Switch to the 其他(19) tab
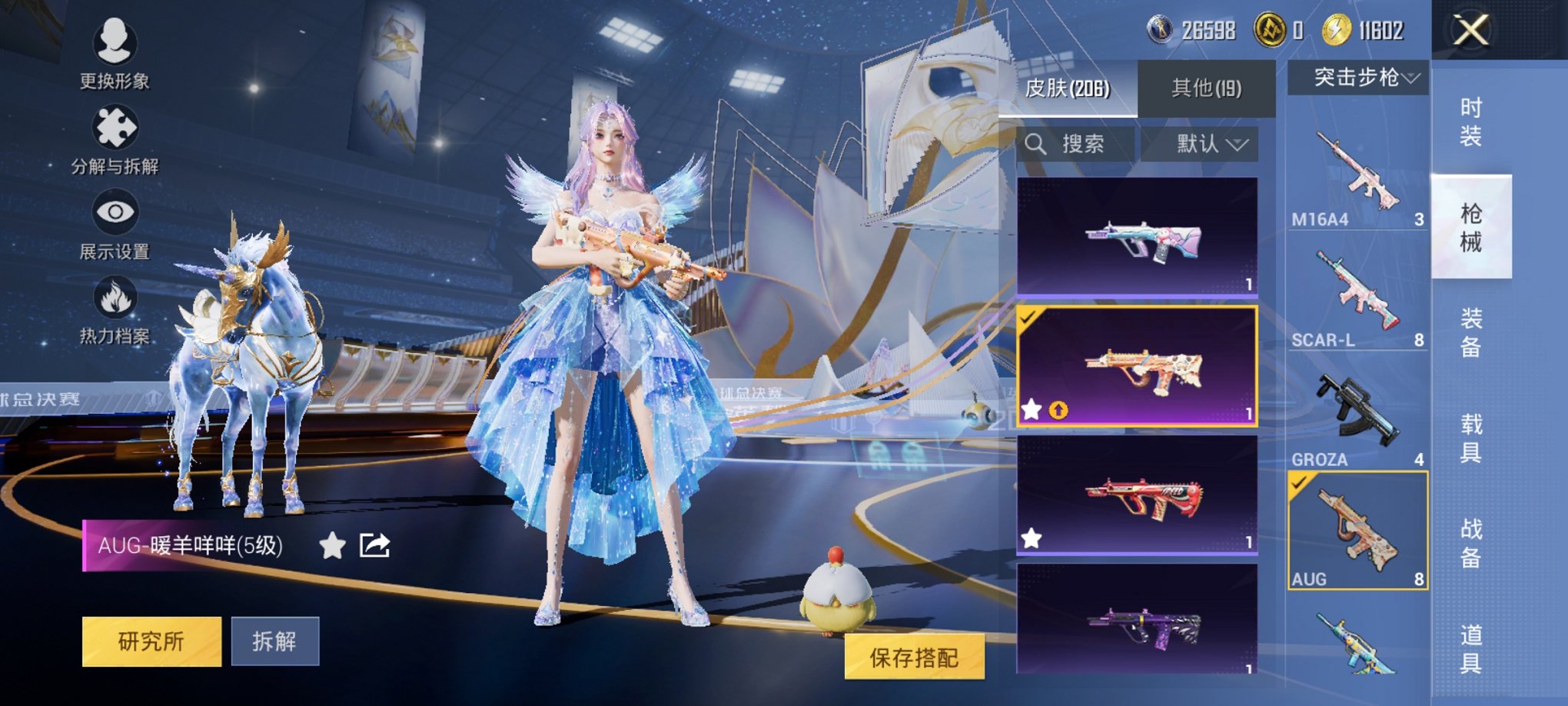This screenshot has width=1568, height=706. coord(1207,87)
